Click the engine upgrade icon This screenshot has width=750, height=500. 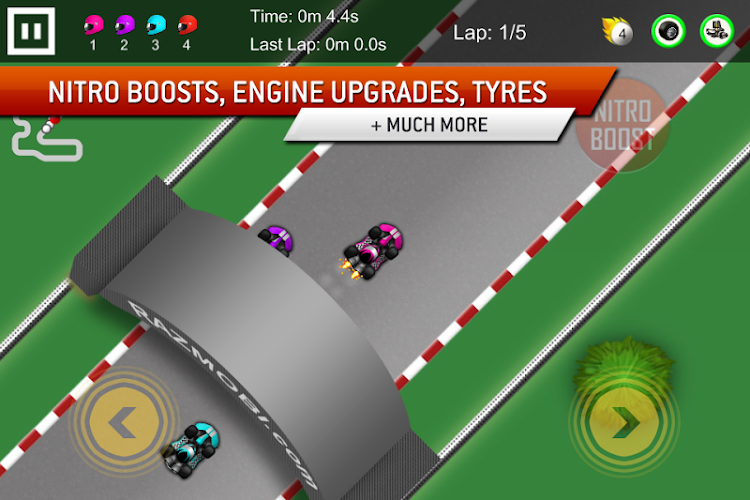(x=716, y=31)
